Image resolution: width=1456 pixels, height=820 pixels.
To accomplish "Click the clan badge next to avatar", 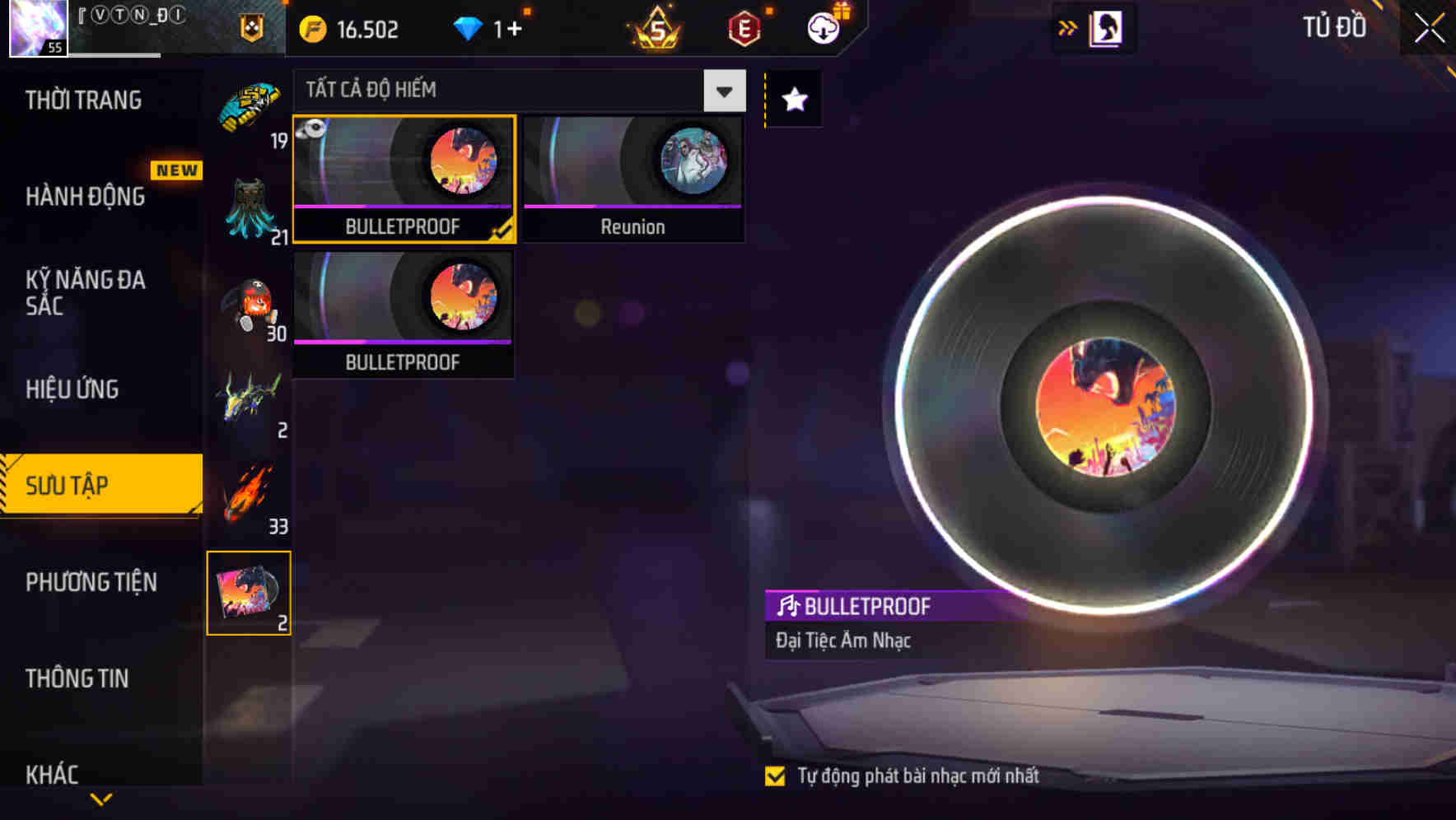I will (250, 28).
